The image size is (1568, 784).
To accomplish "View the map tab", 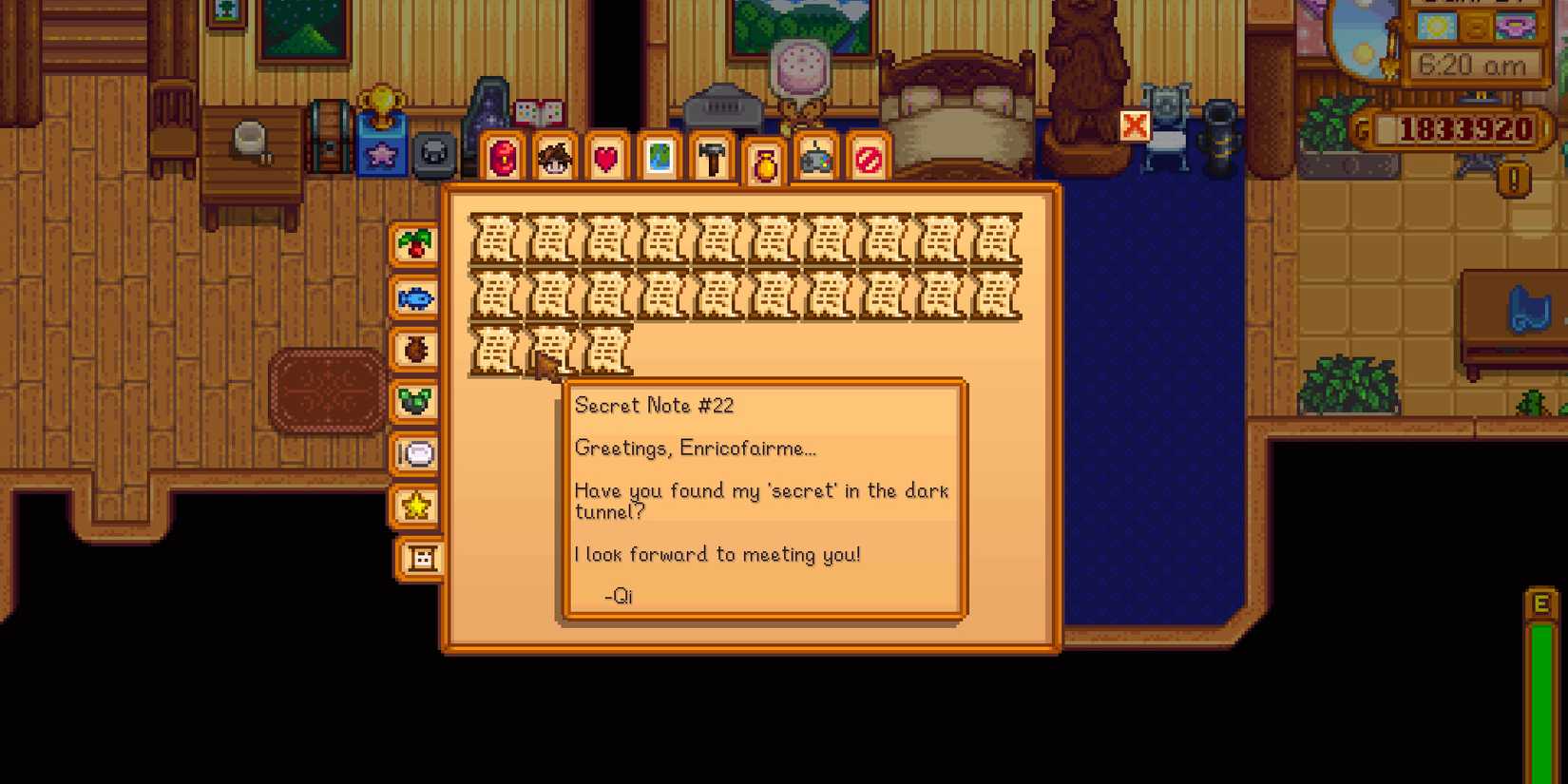I will 659,159.
